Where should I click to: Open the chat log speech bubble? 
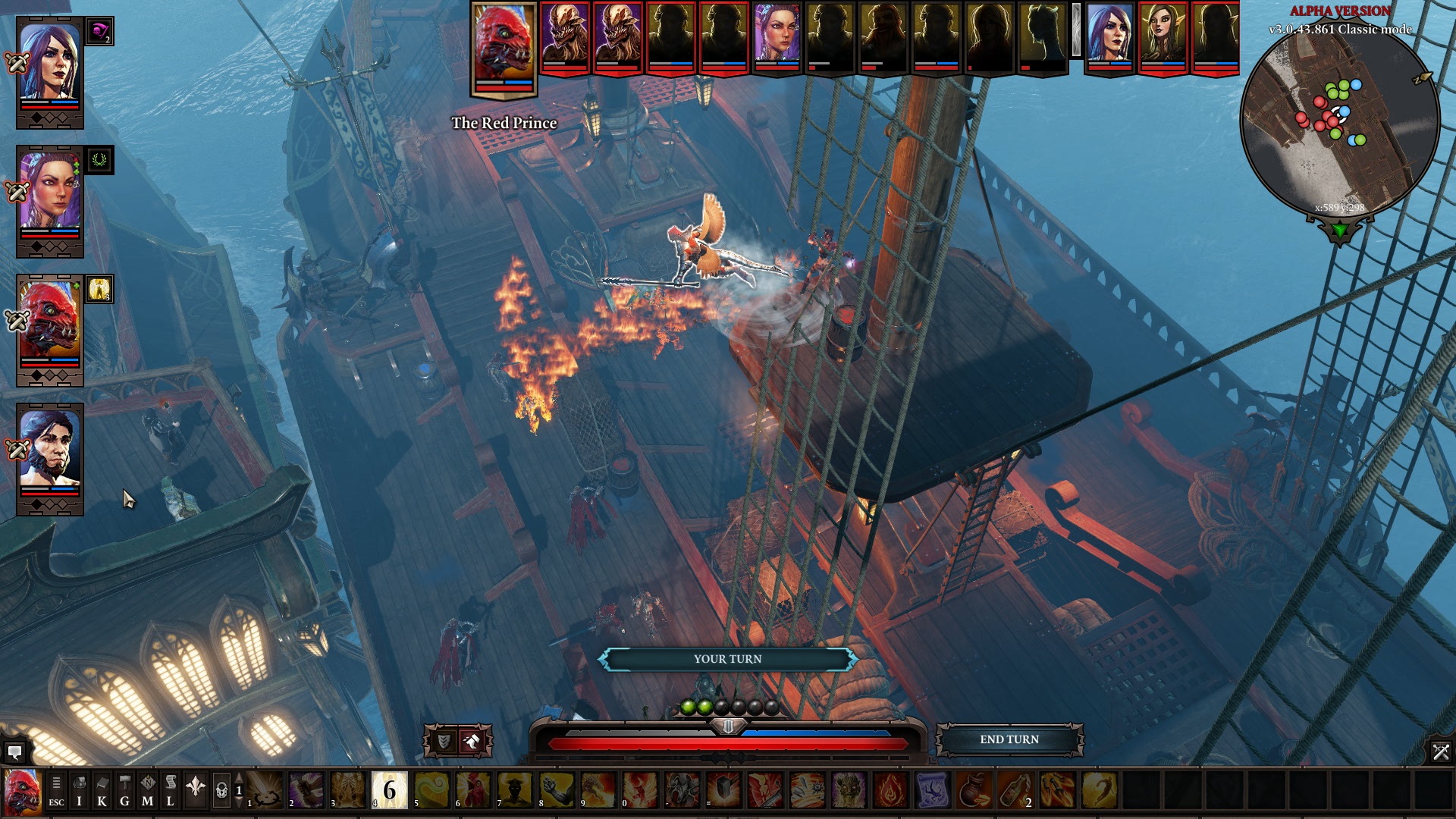[x=14, y=752]
